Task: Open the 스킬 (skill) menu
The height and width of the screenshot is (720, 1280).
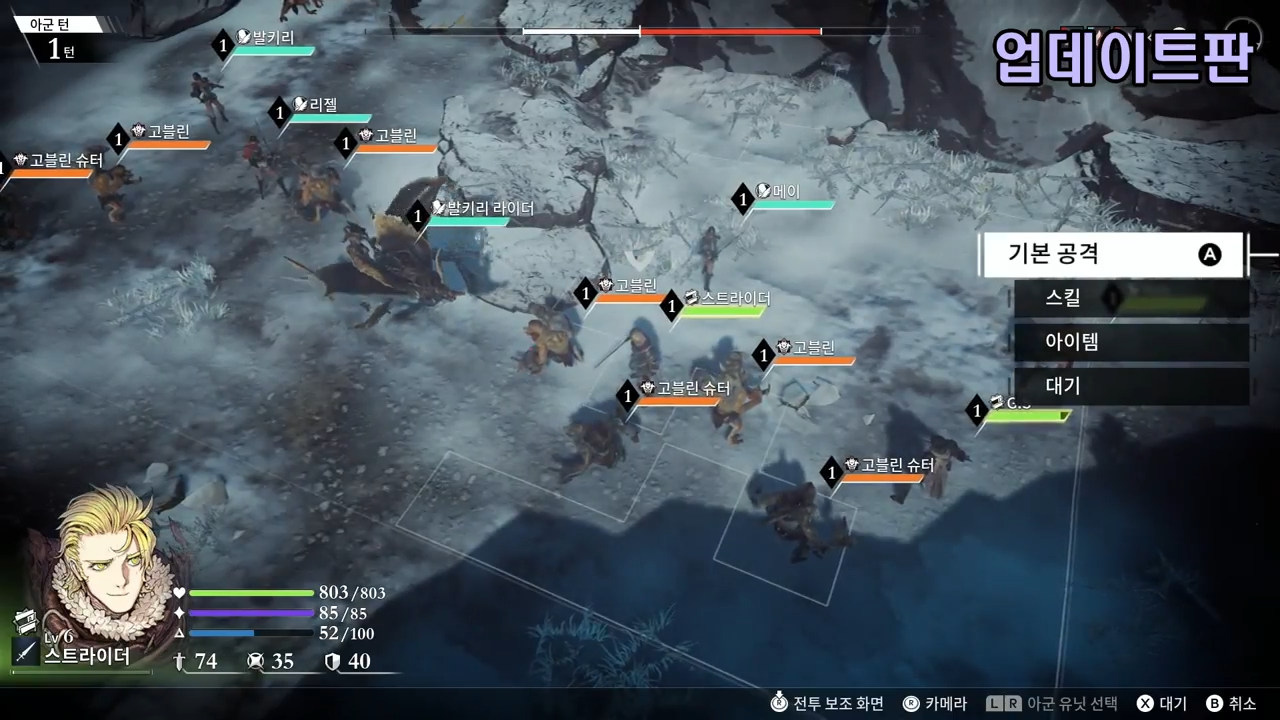Action: [x=1130, y=298]
